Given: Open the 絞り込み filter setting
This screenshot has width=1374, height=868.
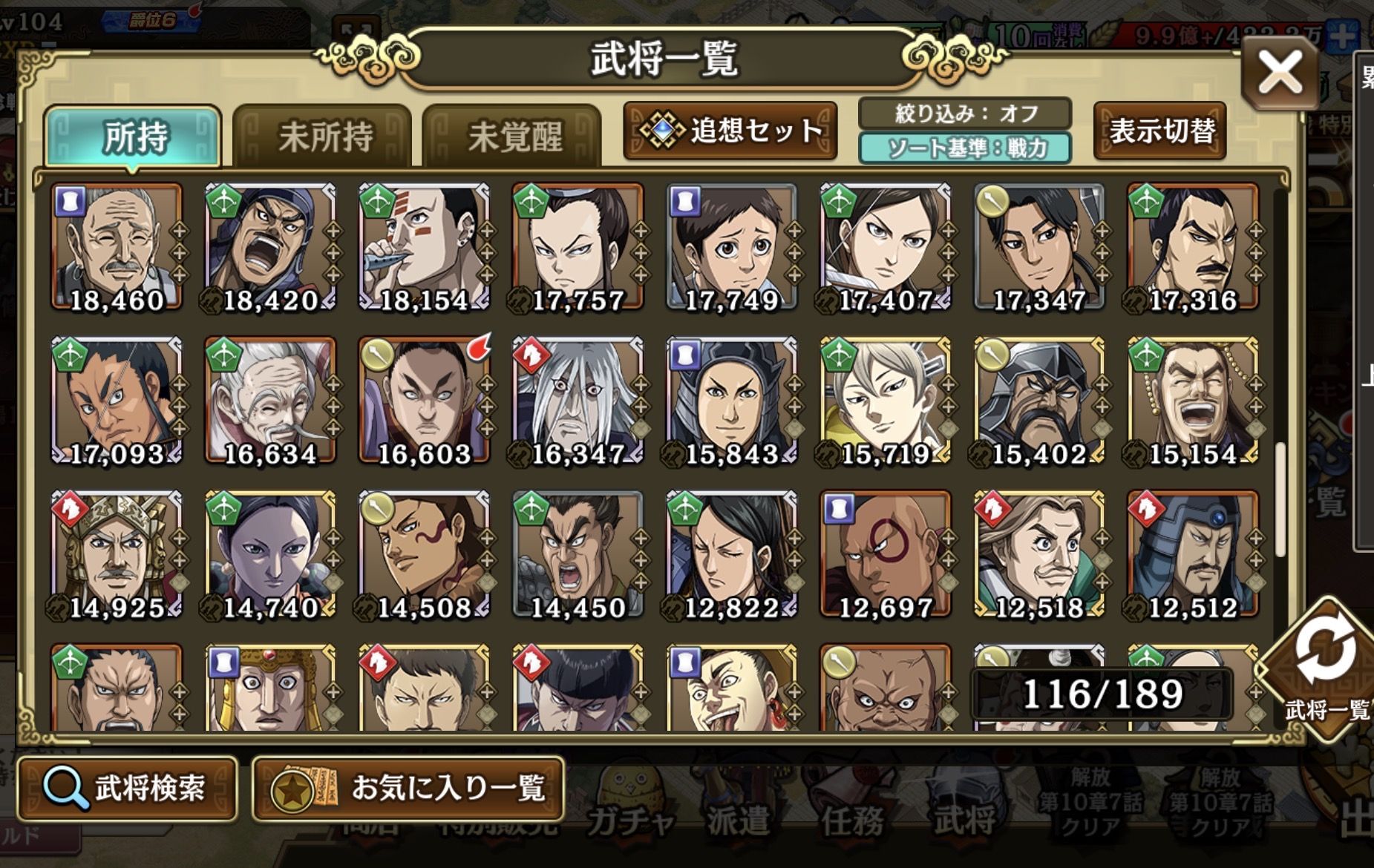Looking at the screenshot, I should click(x=964, y=114).
